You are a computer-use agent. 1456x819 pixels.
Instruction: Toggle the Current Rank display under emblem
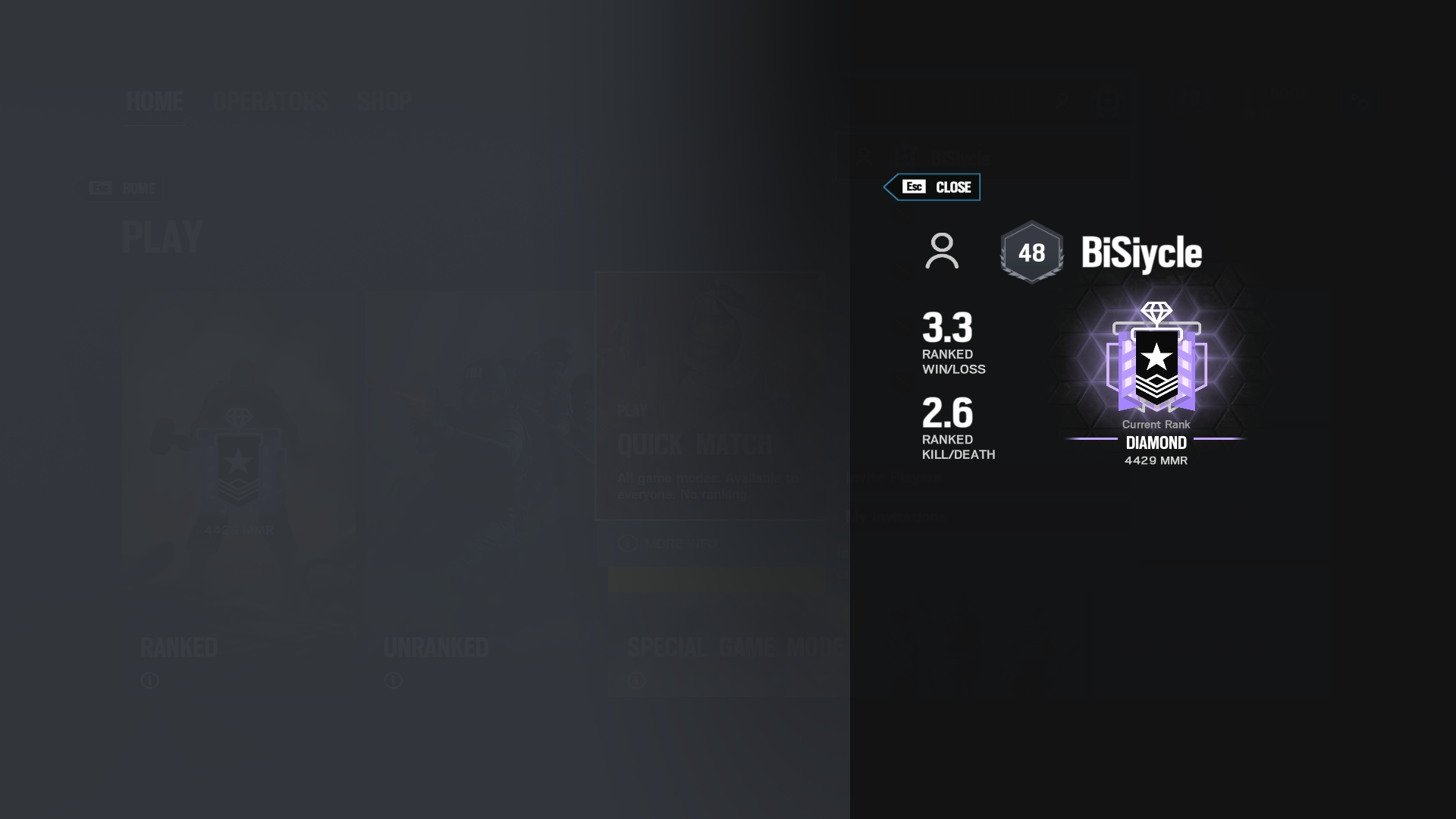coord(1156,425)
